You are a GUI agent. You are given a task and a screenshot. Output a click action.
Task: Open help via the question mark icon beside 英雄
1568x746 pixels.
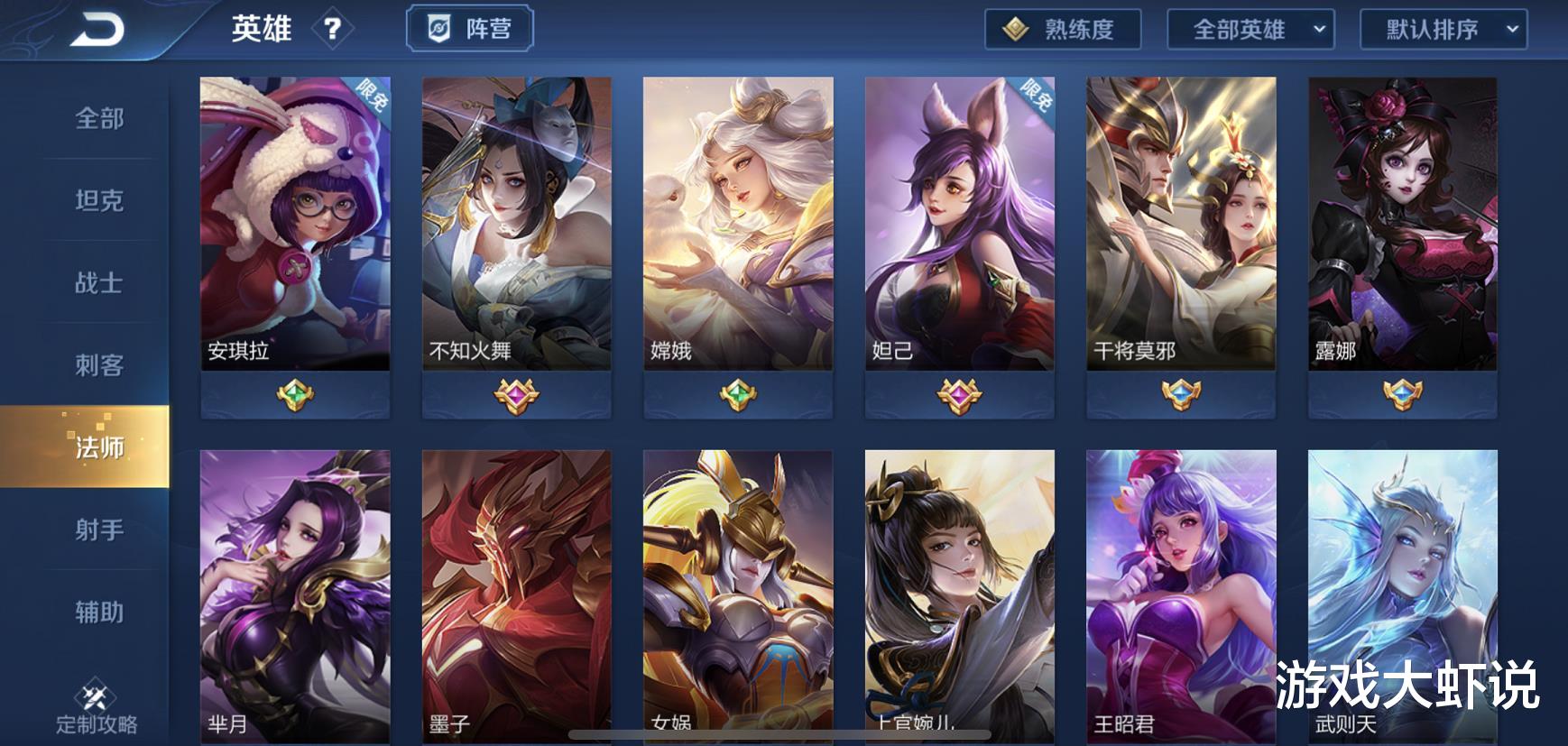tap(335, 28)
